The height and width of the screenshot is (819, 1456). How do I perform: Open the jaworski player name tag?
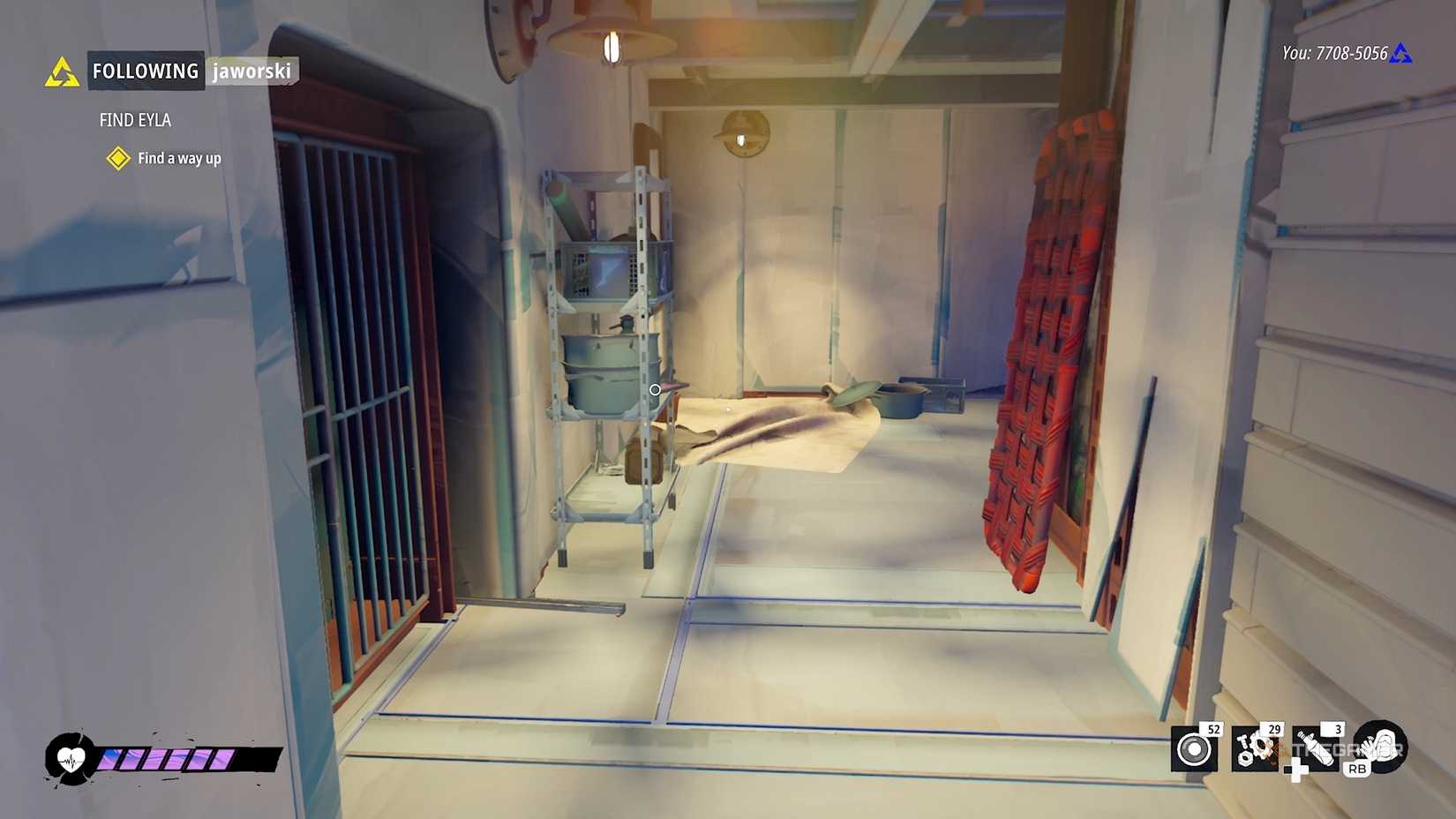252,72
